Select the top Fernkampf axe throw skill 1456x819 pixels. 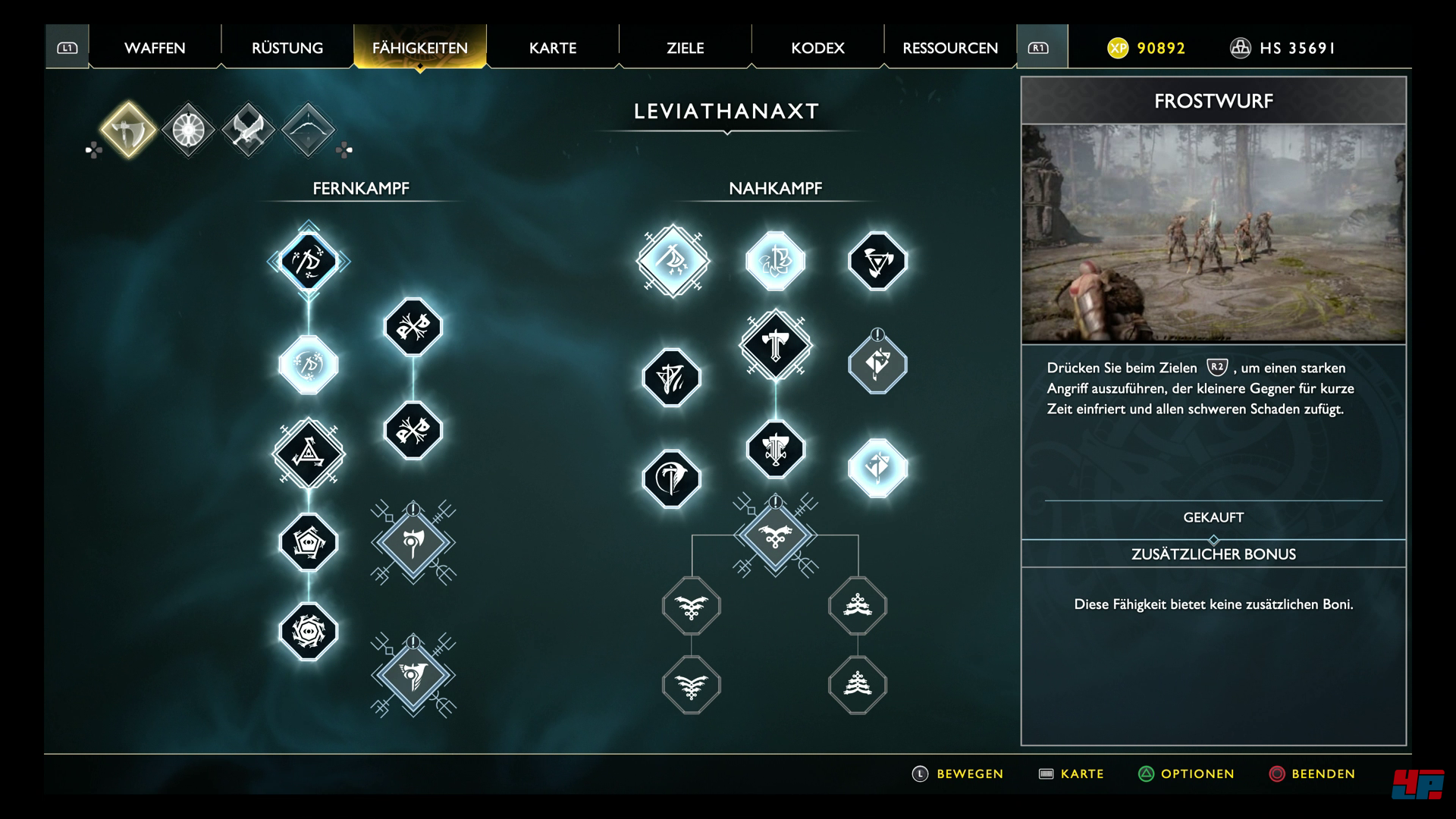(309, 262)
